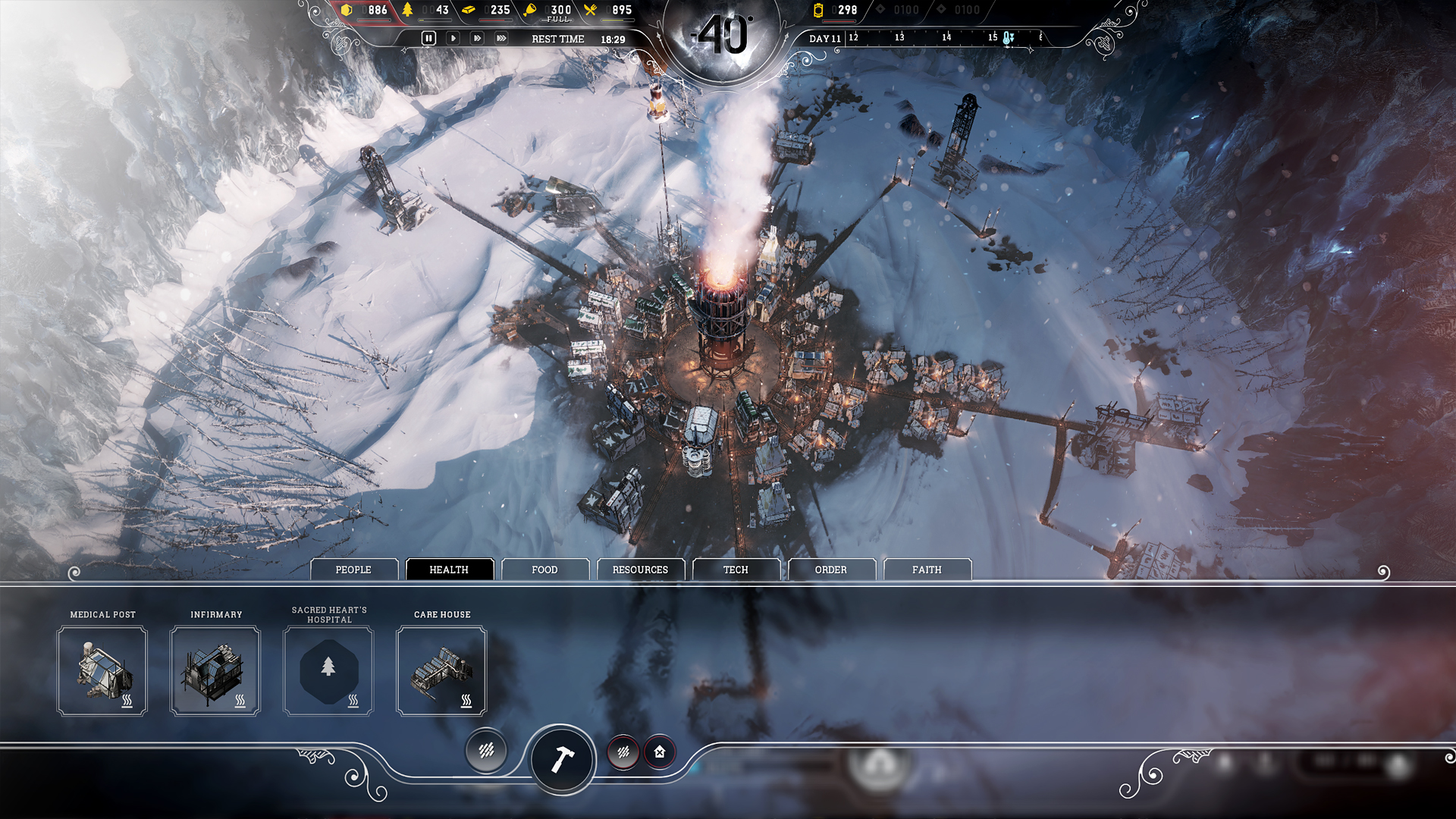1456x819 pixels.
Task: Open the FAITH build category
Action: [927, 570]
